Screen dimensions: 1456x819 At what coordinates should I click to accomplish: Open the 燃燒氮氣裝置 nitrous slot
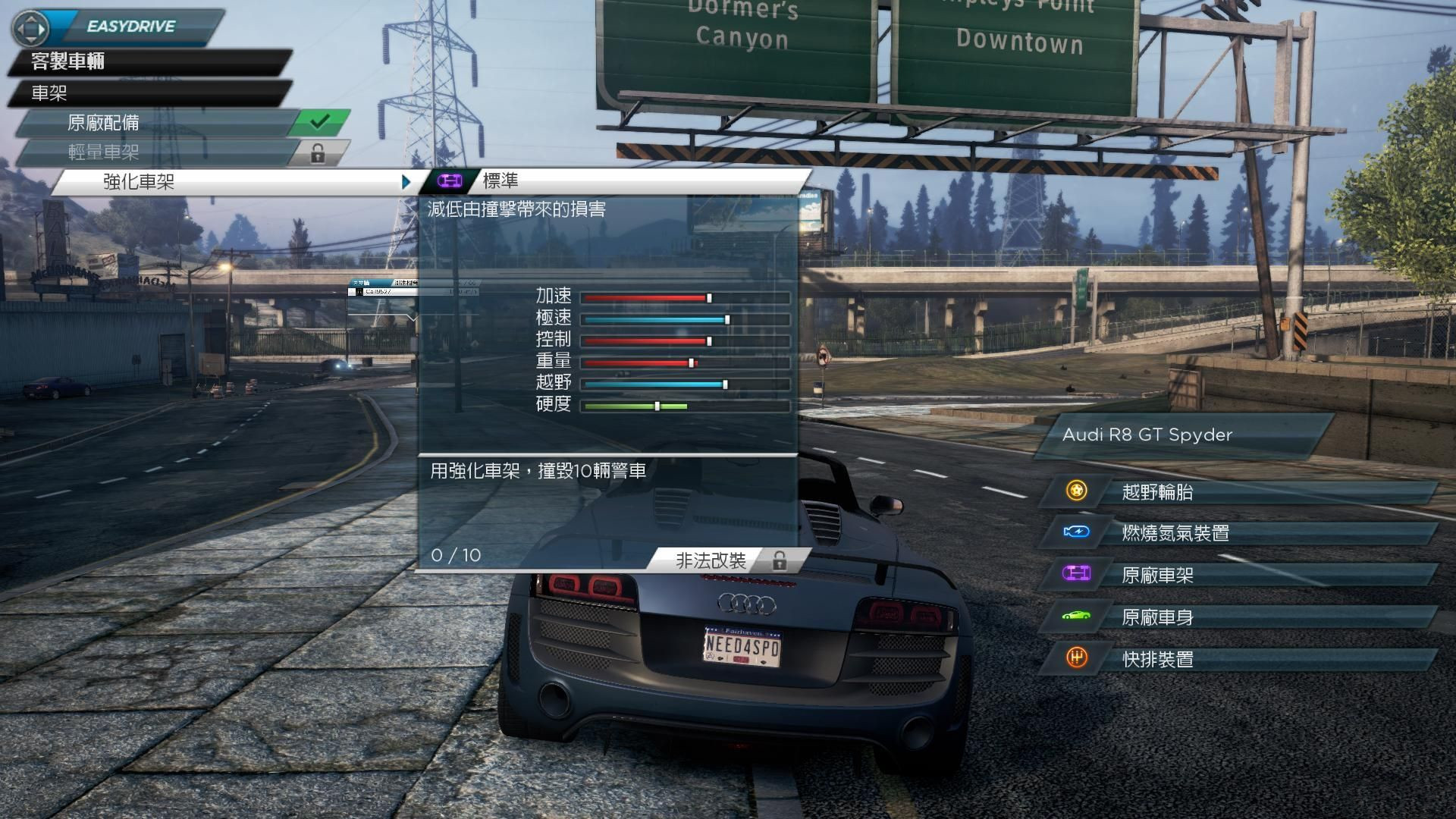[x=1236, y=533]
